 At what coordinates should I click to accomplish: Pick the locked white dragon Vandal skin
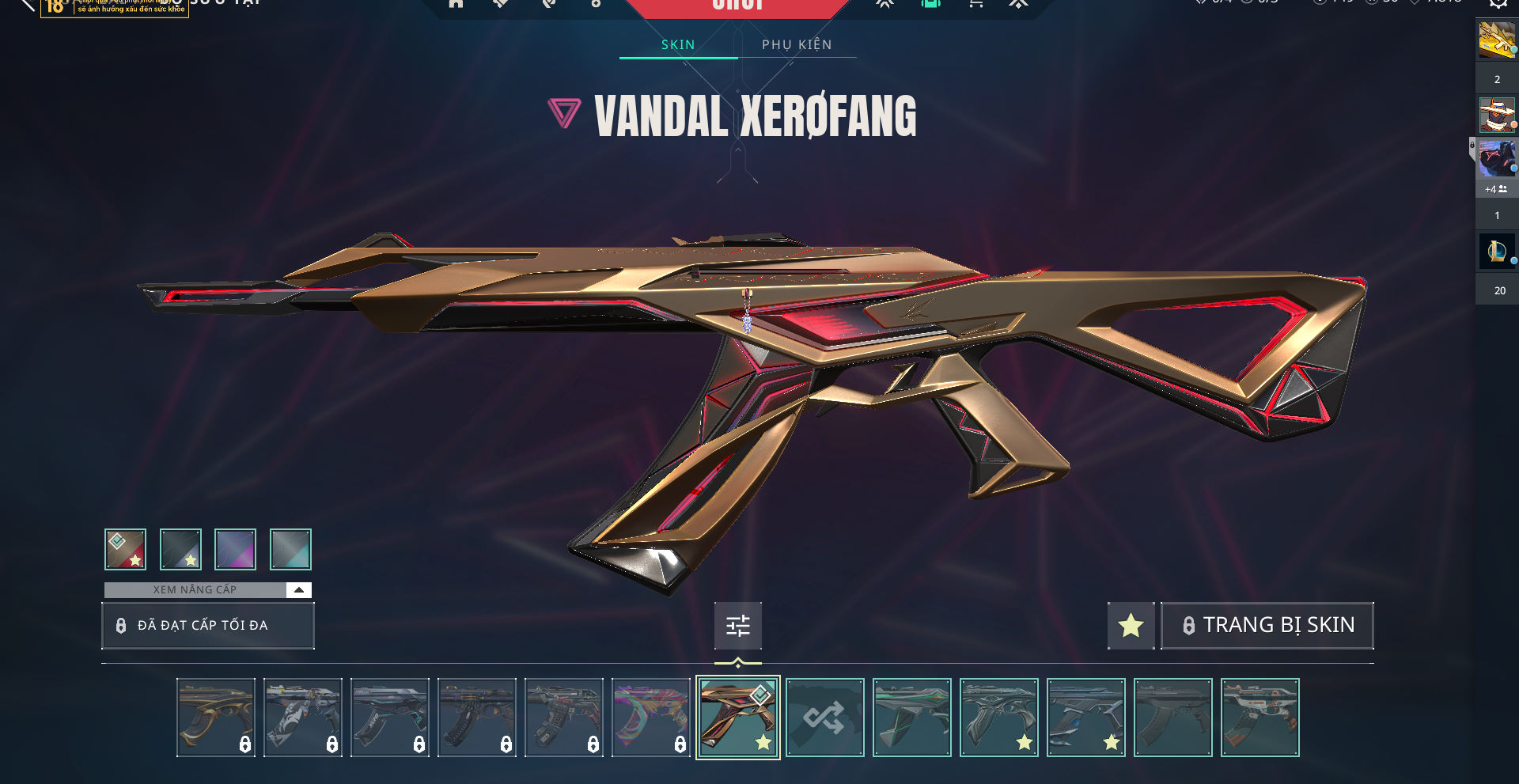coord(302,718)
